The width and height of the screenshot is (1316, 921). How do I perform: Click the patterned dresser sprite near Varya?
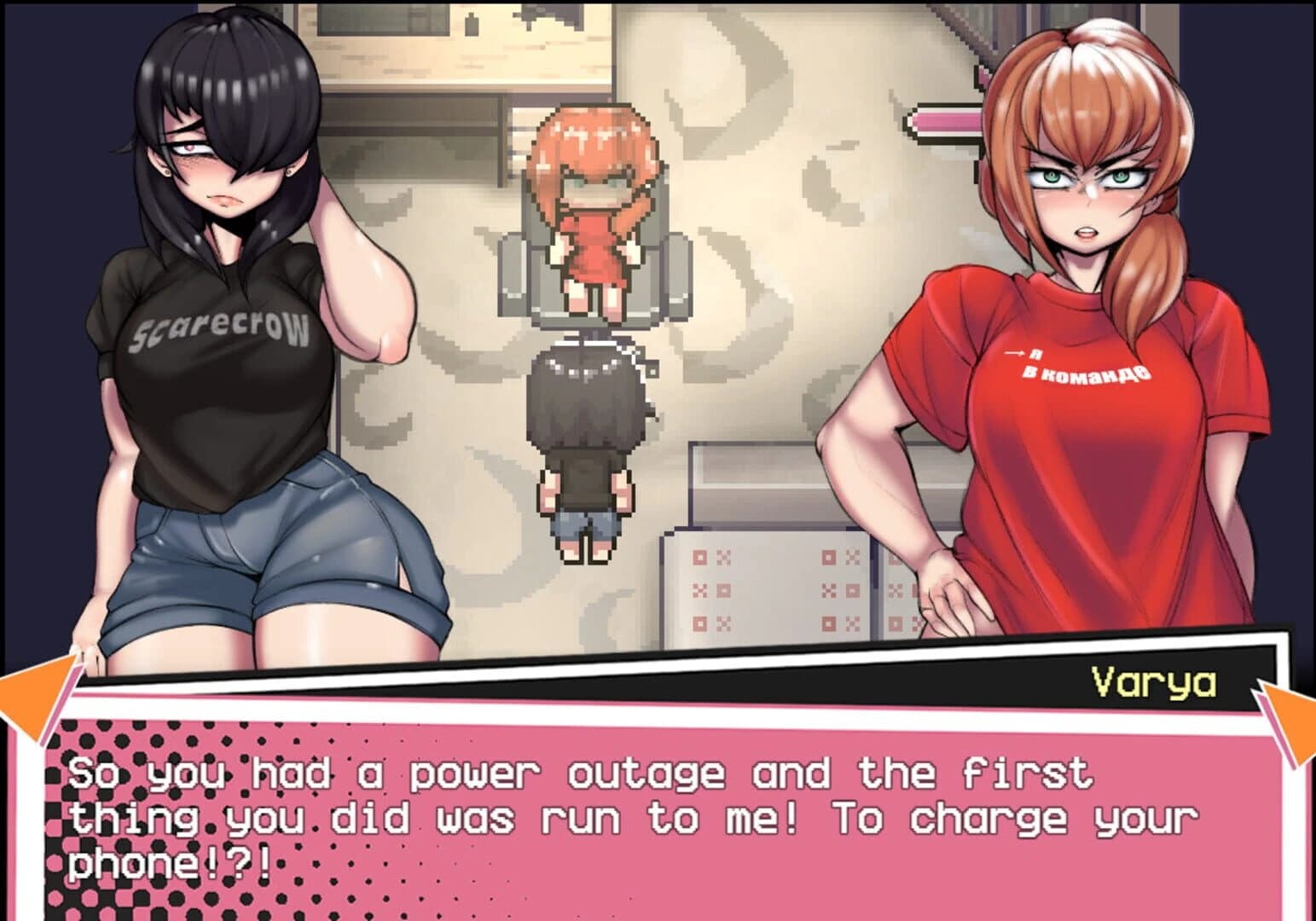[x=768, y=588]
